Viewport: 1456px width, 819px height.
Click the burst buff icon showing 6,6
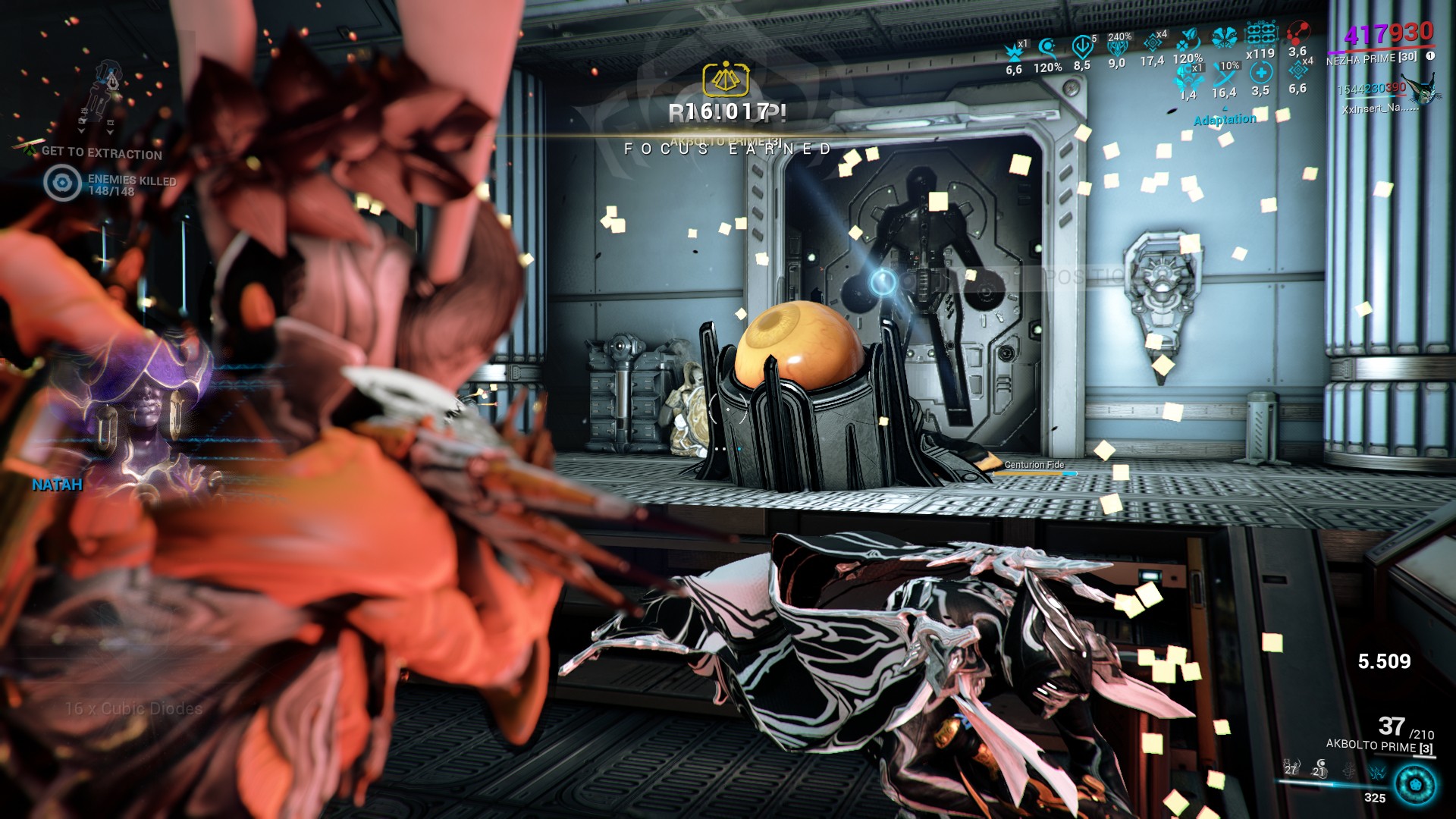point(1014,52)
